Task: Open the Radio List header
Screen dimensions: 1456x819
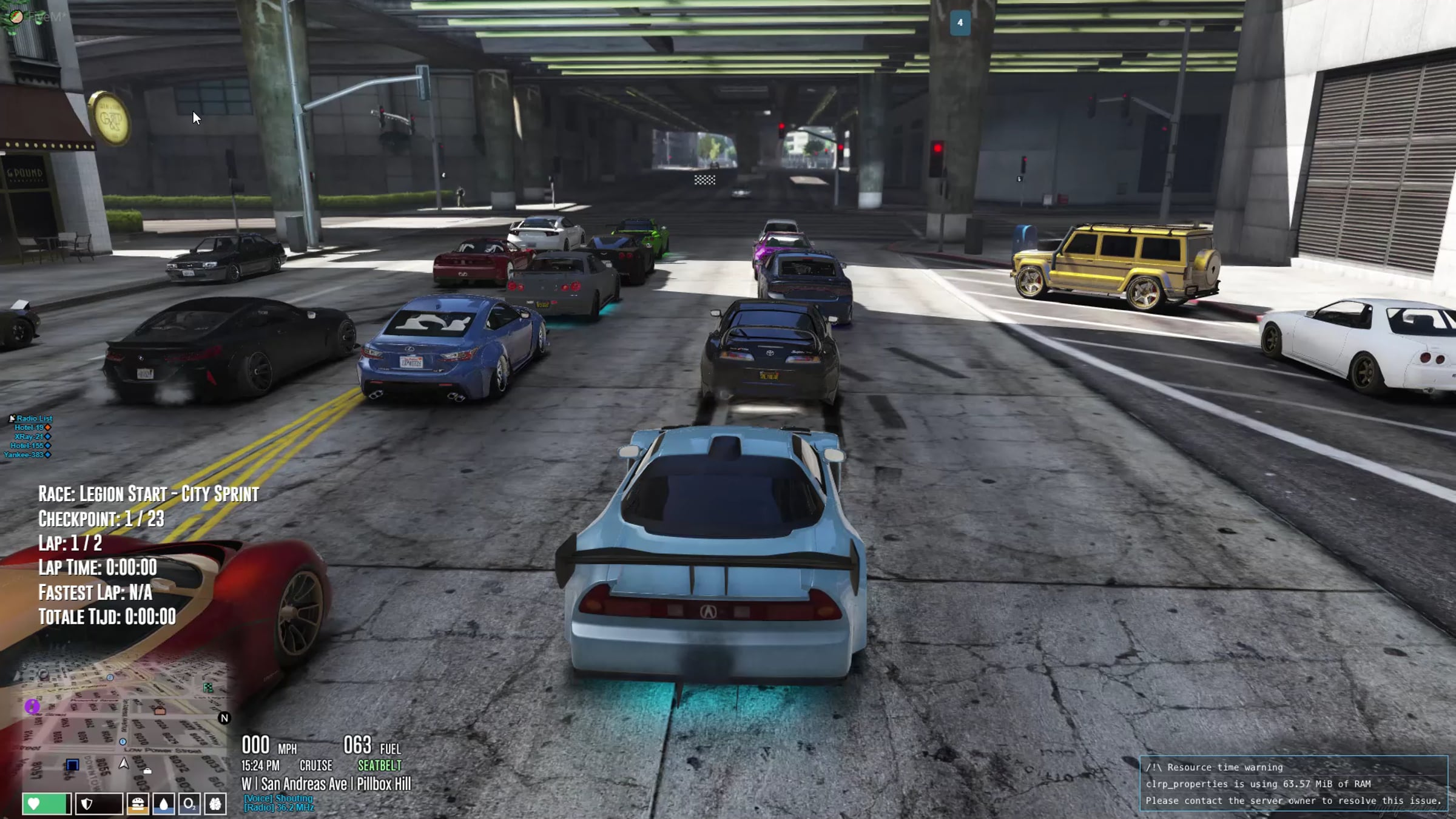Action: pos(33,419)
